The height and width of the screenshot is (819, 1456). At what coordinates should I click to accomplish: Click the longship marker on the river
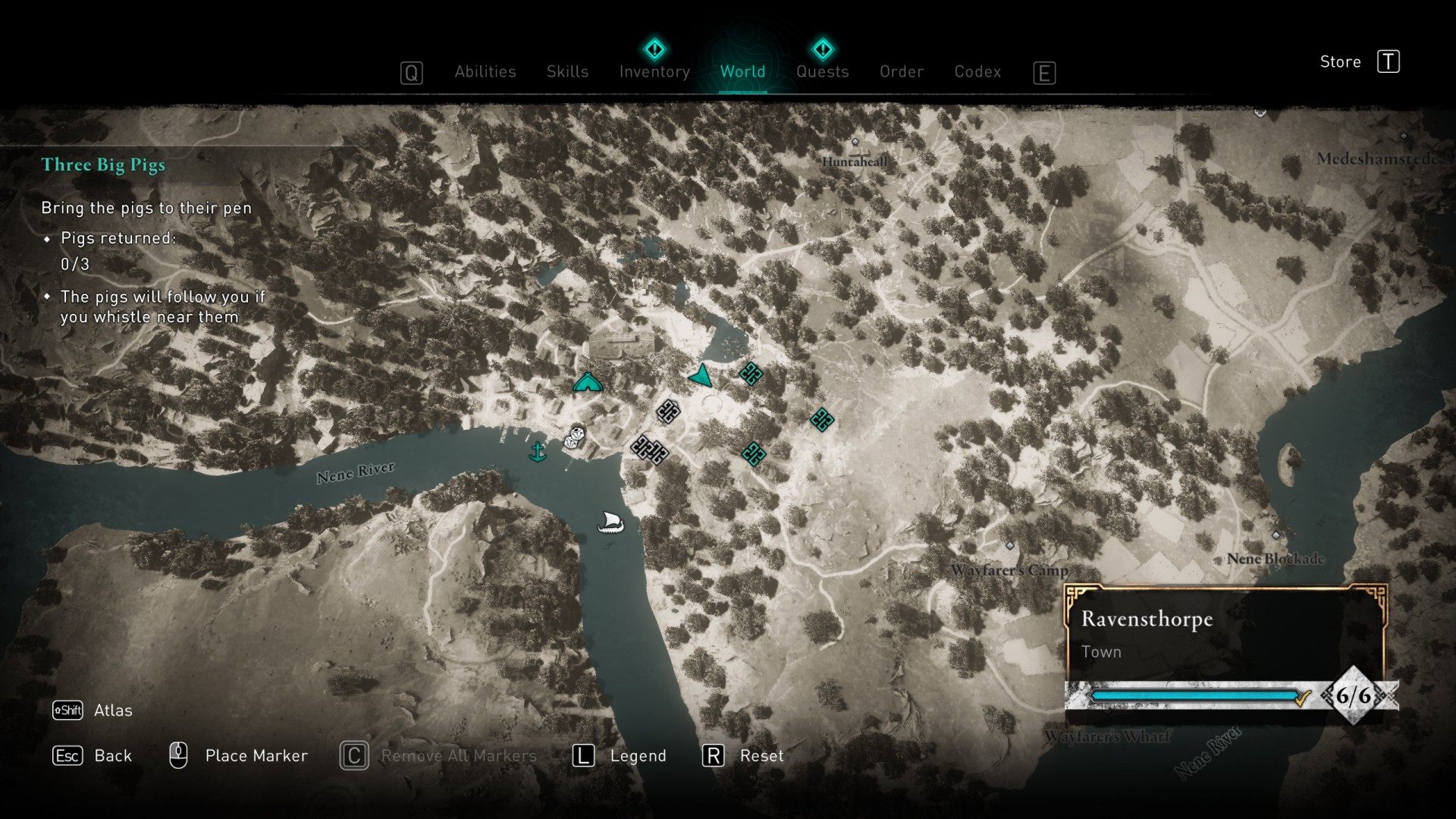[610, 522]
